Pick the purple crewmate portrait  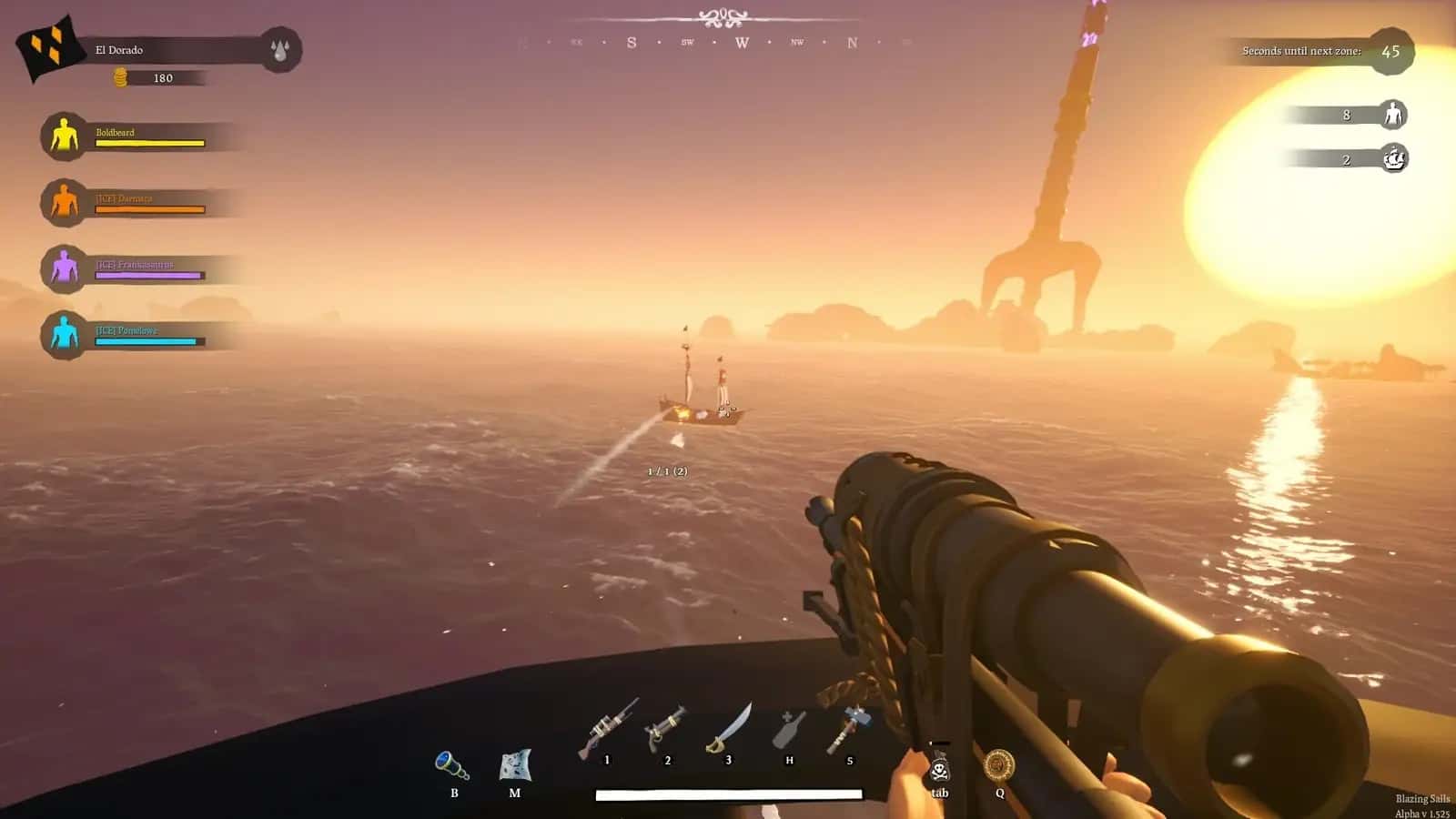click(64, 268)
